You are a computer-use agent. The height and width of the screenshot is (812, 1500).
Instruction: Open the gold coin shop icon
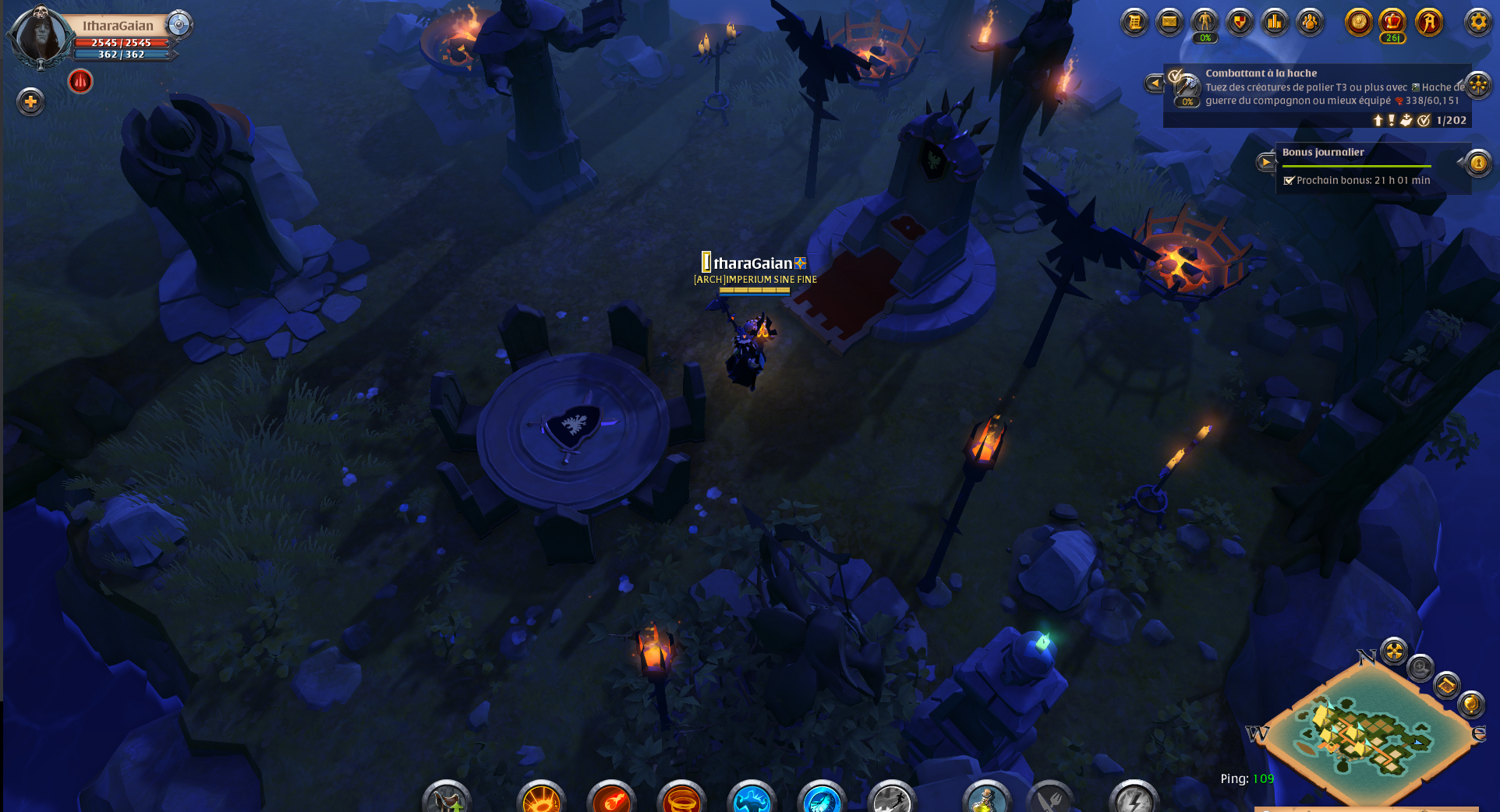point(1358,22)
